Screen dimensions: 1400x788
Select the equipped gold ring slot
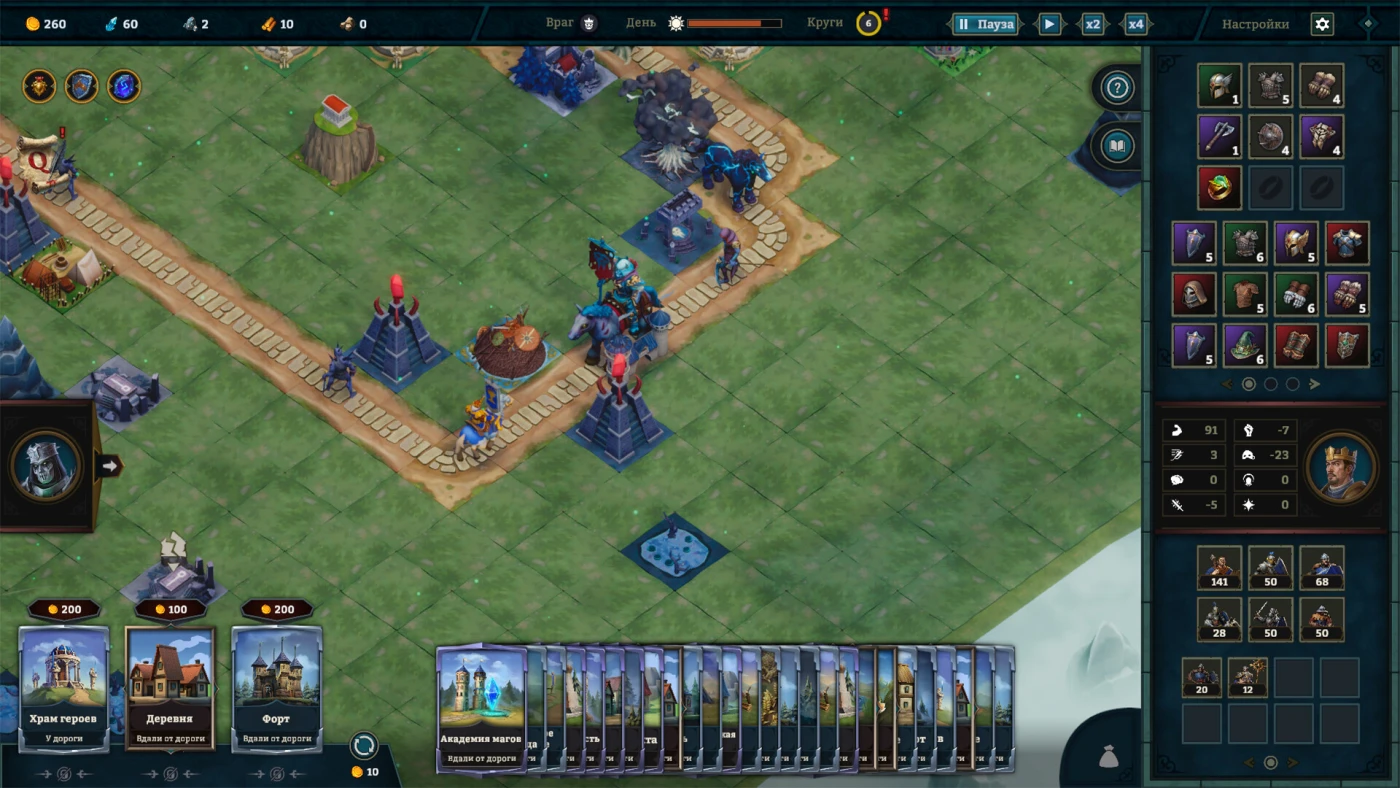pos(1219,187)
